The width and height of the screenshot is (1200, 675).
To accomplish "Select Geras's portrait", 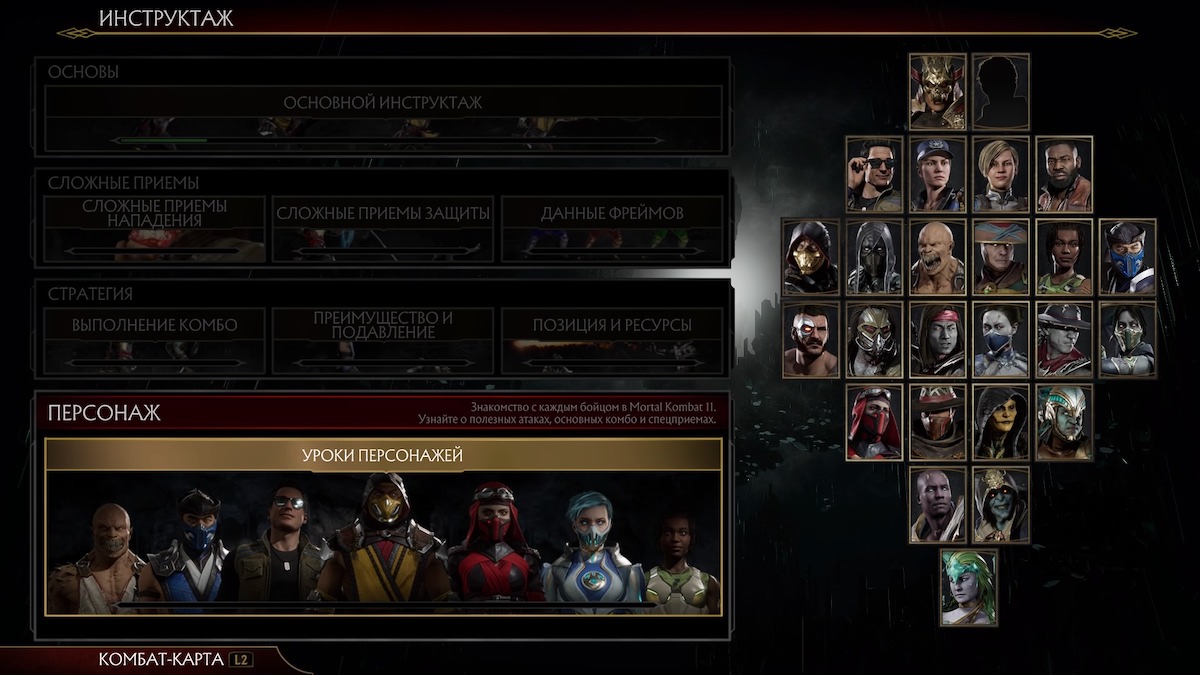I will (938, 505).
